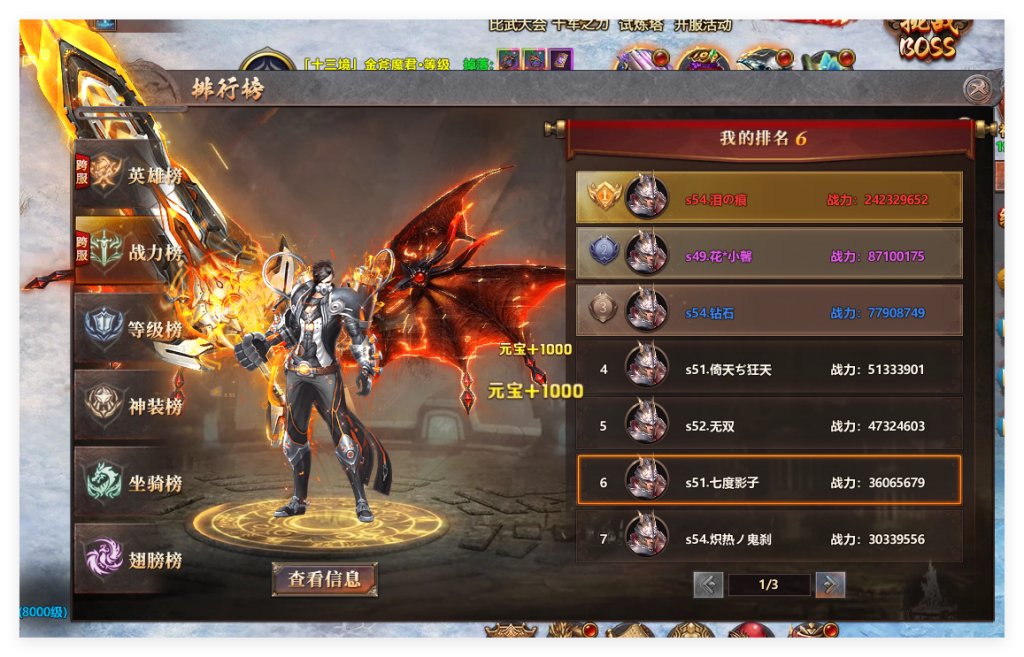Select first-place player s54.泪の痕

[769, 198]
